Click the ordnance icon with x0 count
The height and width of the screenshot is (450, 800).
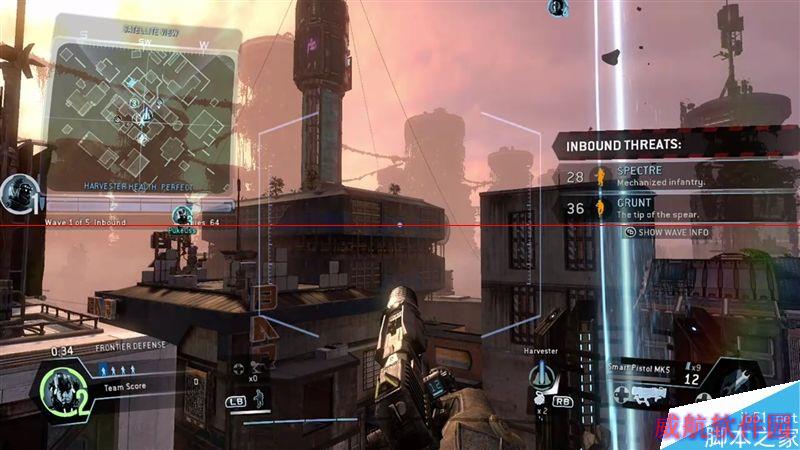click(x=258, y=366)
